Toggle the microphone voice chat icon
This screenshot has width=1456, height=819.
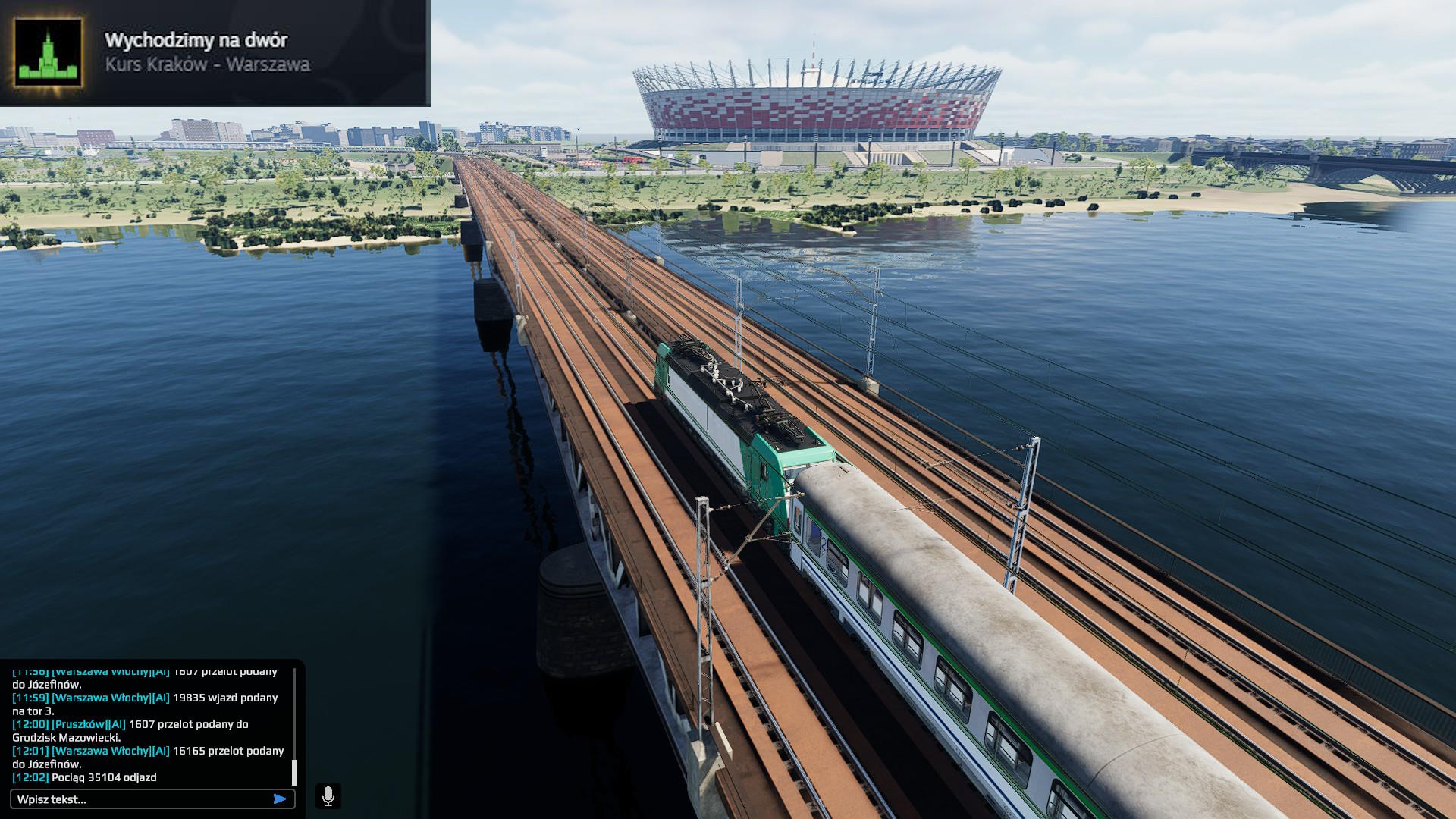point(328,796)
